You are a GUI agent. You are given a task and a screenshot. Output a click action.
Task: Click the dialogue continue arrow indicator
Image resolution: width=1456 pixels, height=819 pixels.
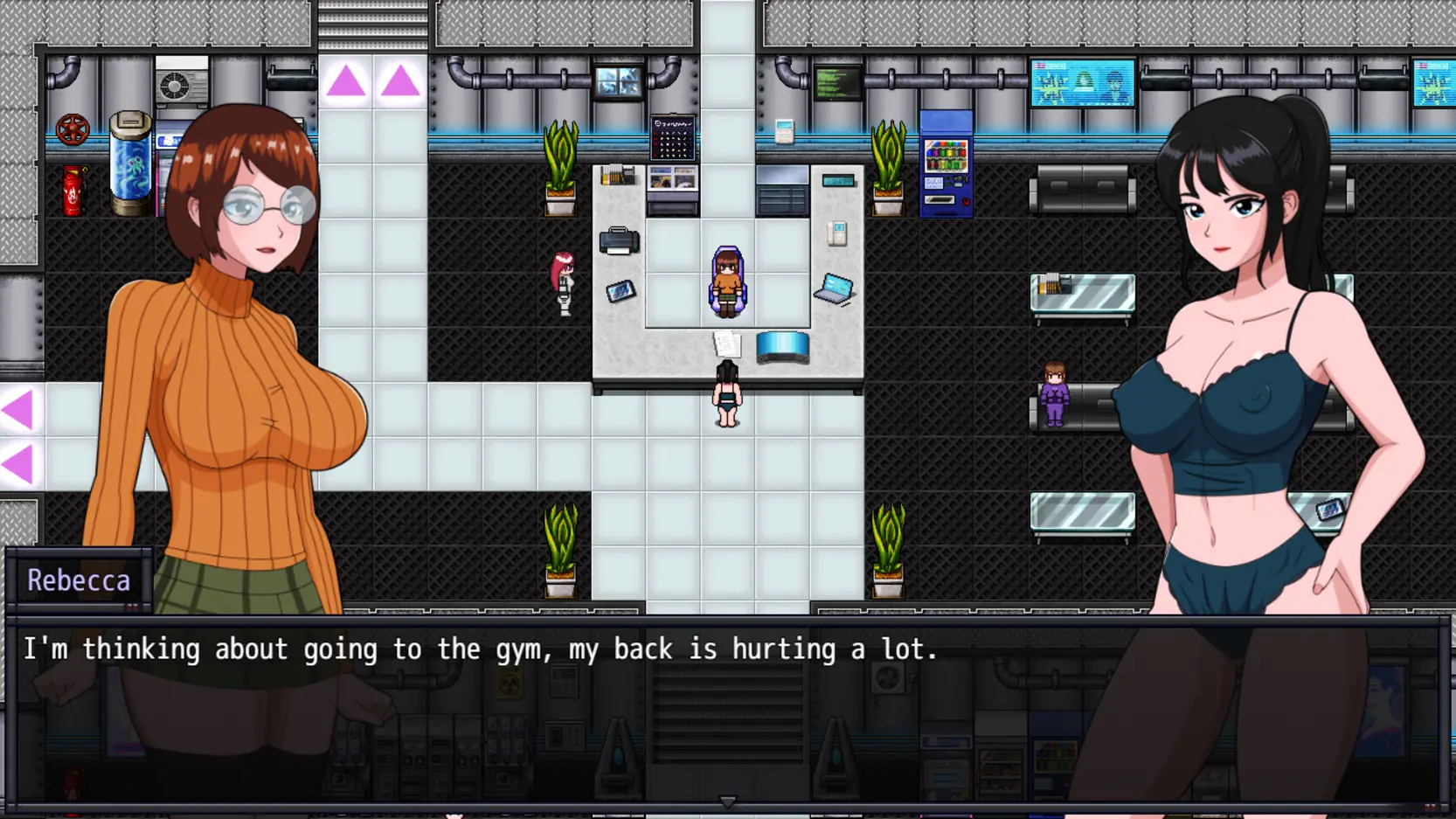727,801
